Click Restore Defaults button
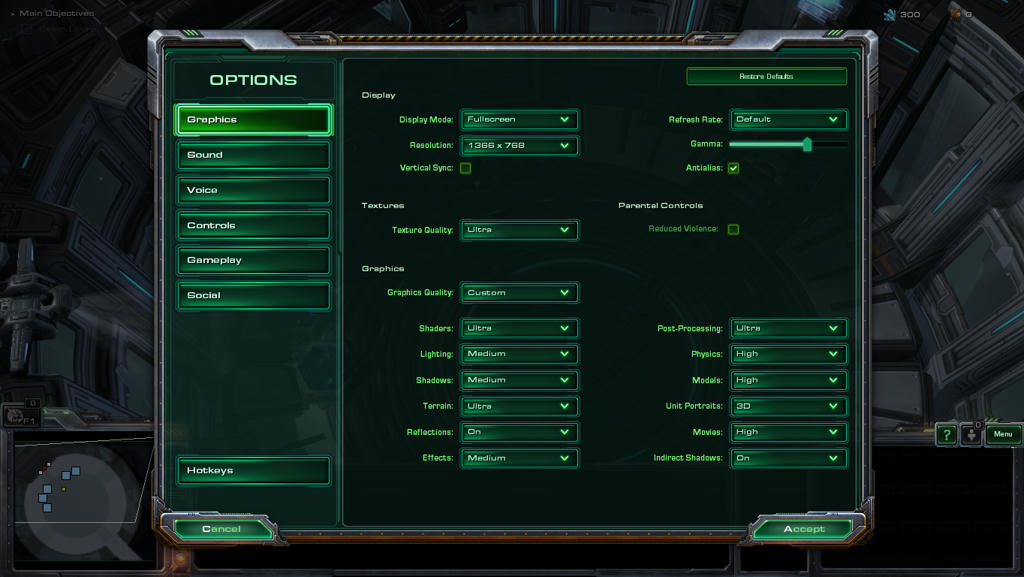The width and height of the screenshot is (1024, 577). pyautogui.click(x=766, y=76)
